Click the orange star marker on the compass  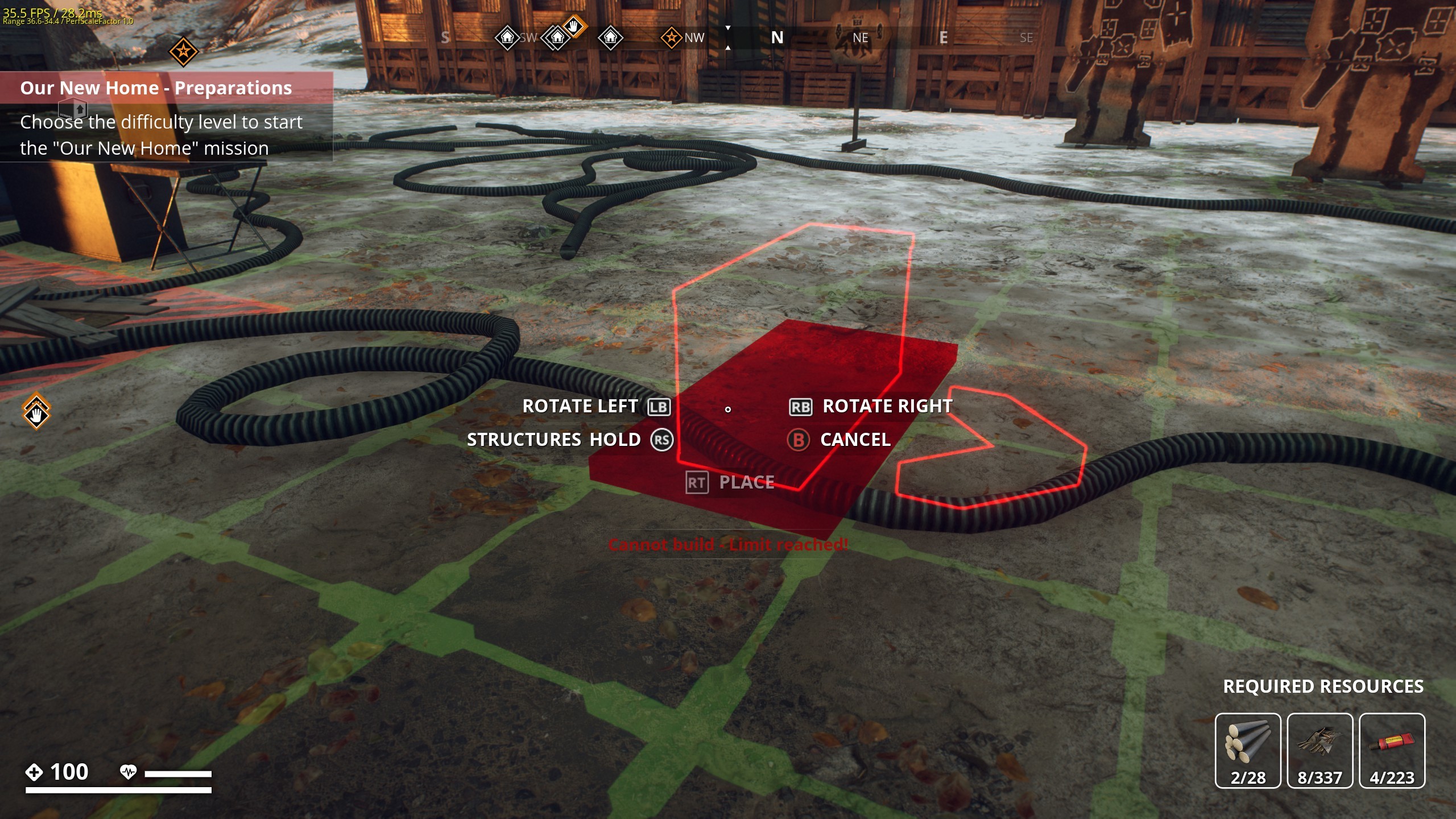pyautogui.click(x=671, y=38)
